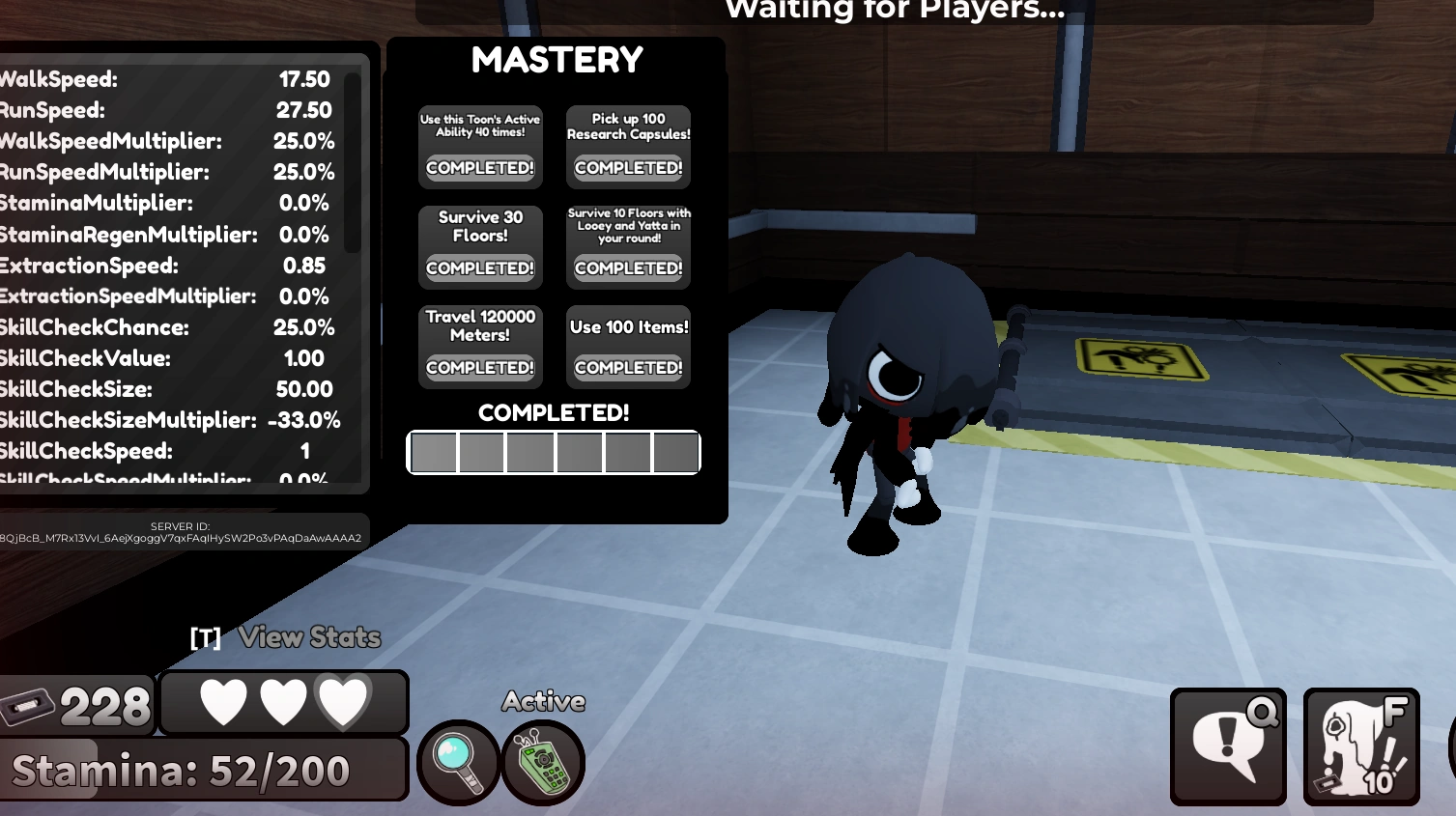
Task: Click COMPLETED under Use 100 Items
Action: 628,367
